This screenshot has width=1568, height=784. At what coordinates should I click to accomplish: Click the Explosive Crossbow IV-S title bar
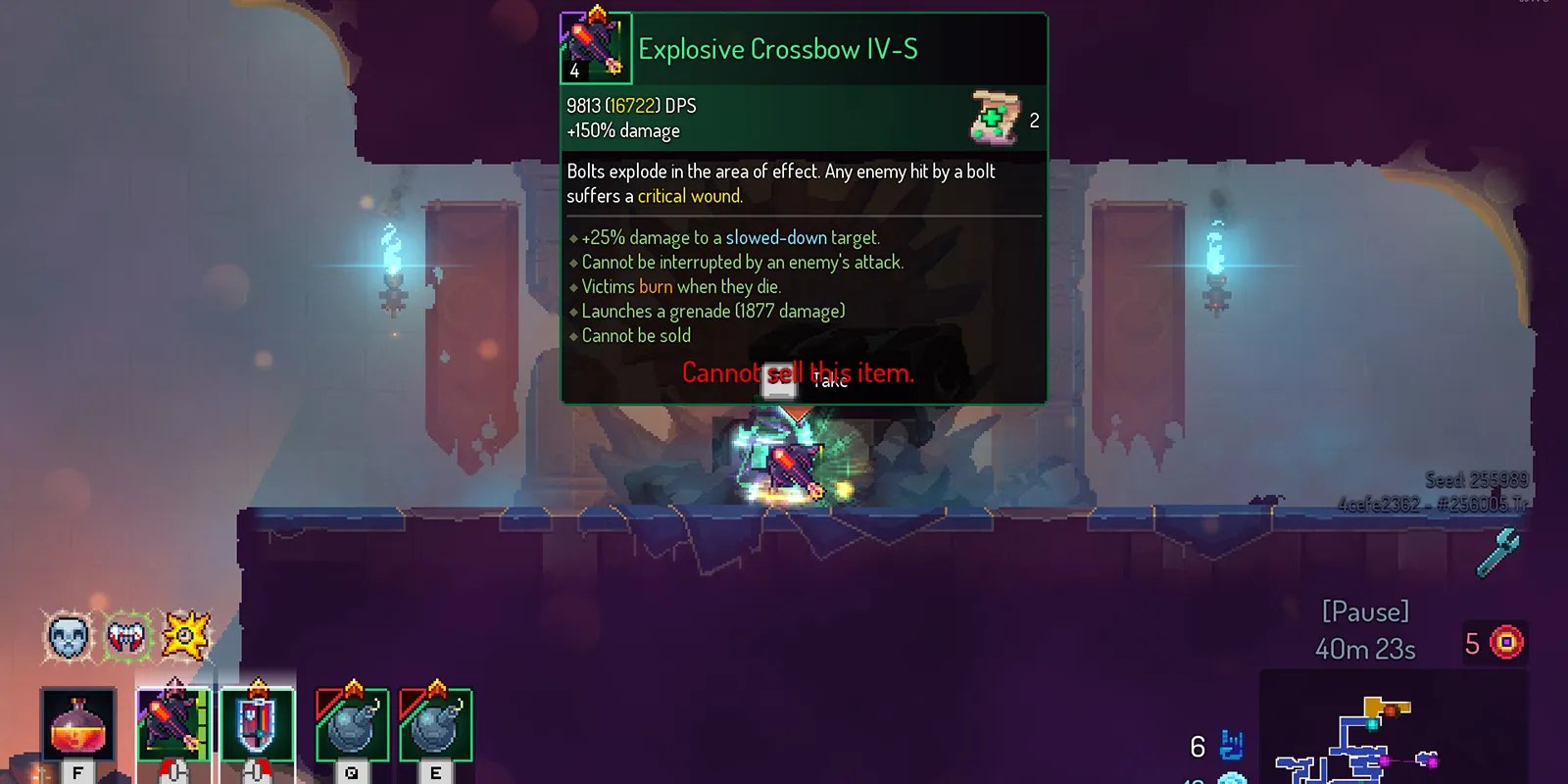click(x=778, y=48)
